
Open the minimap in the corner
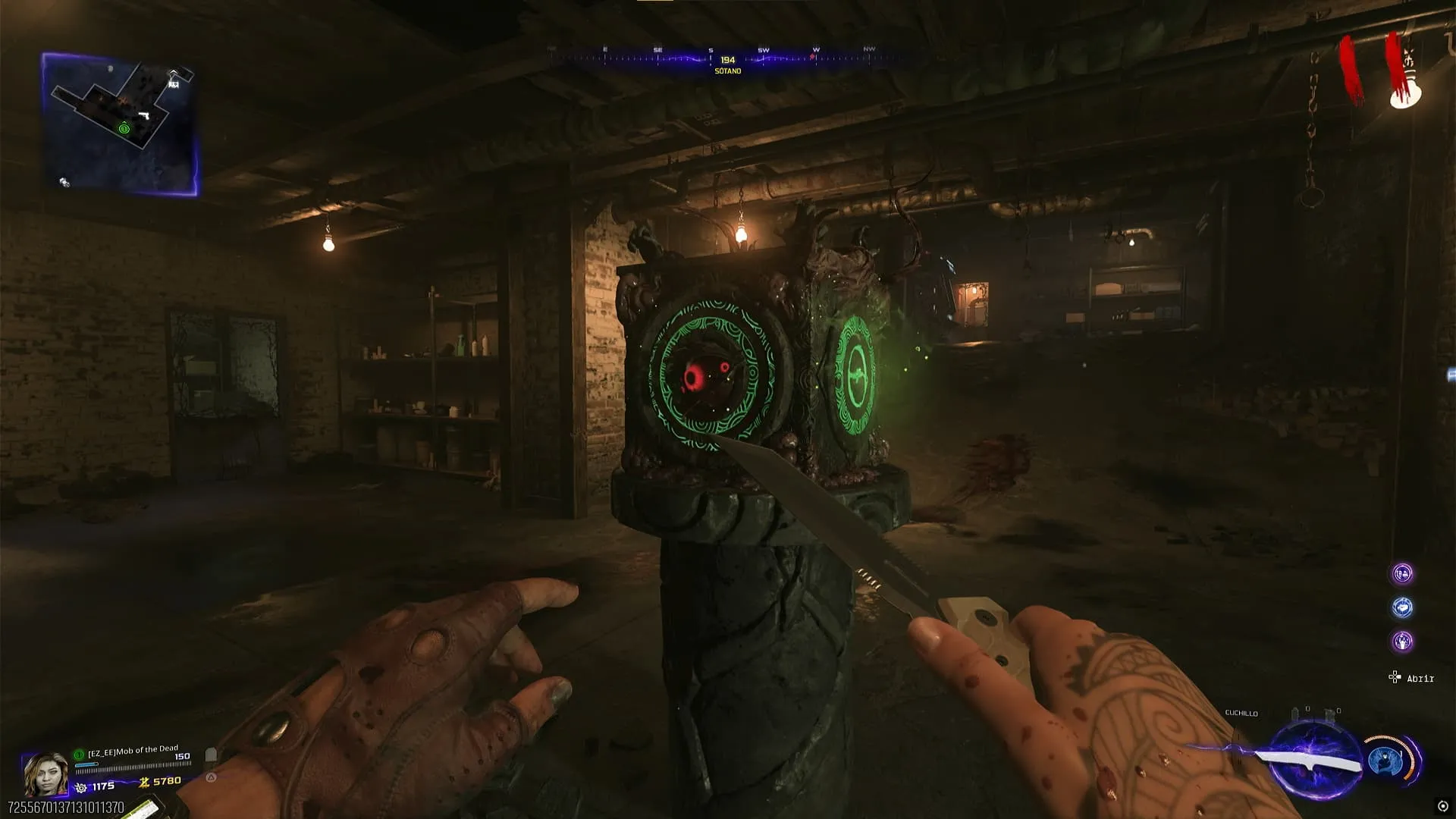click(x=120, y=124)
